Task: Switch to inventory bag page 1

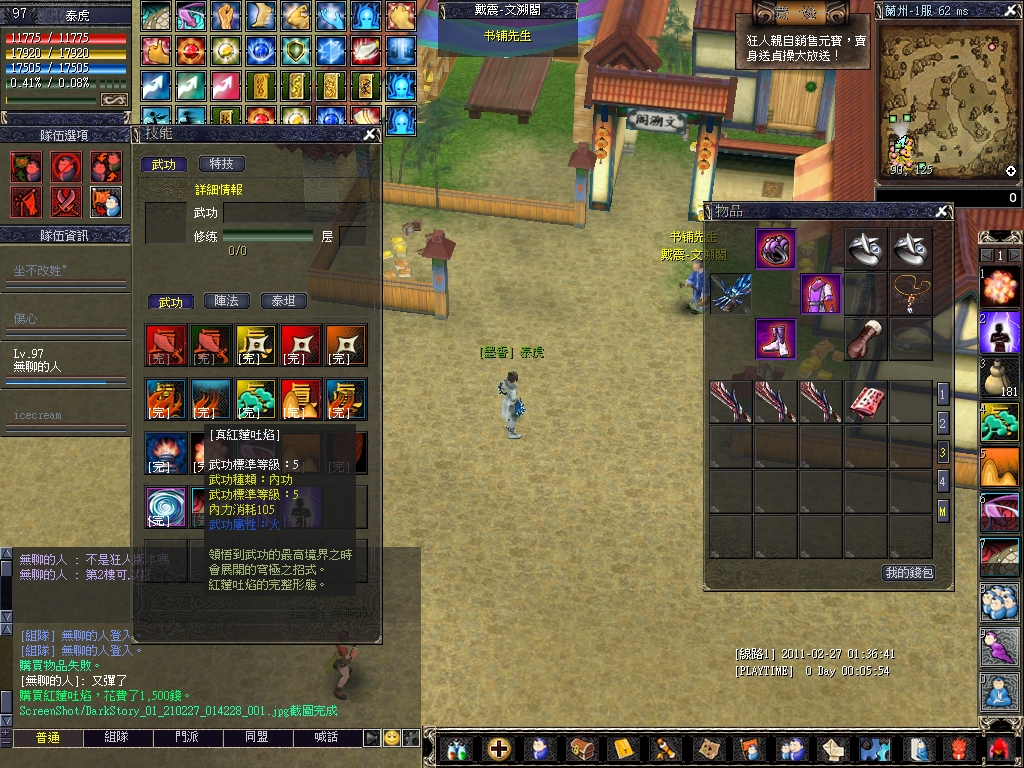Action: click(x=942, y=394)
